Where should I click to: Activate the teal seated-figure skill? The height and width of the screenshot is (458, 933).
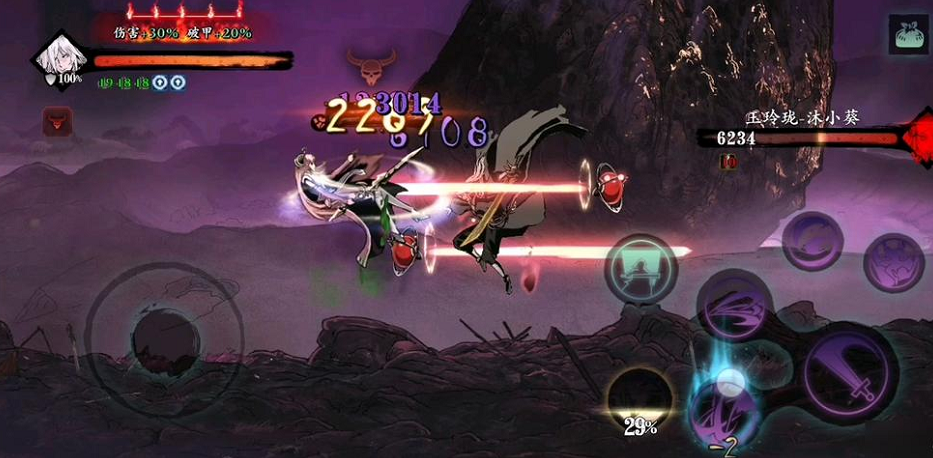pos(641,269)
